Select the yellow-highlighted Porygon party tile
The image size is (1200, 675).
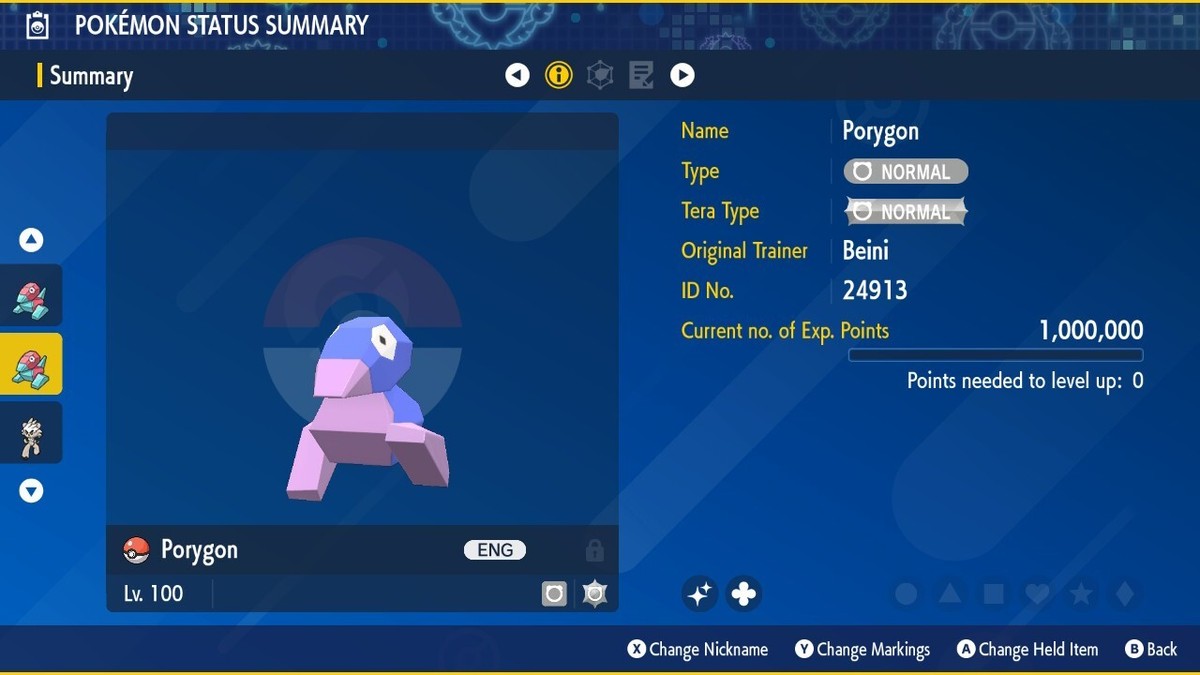click(31, 364)
